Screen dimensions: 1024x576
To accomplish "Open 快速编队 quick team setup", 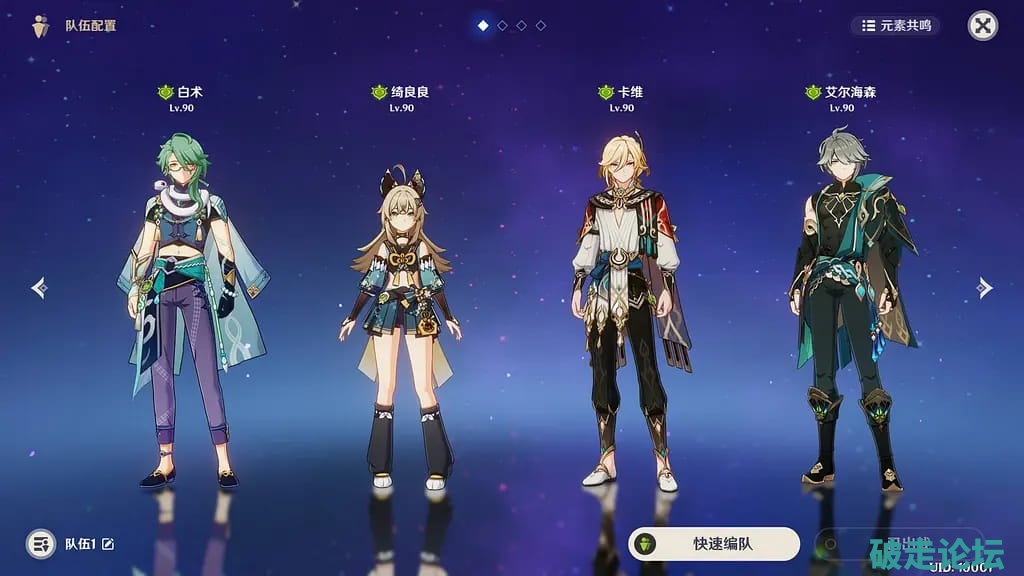I will tap(714, 544).
